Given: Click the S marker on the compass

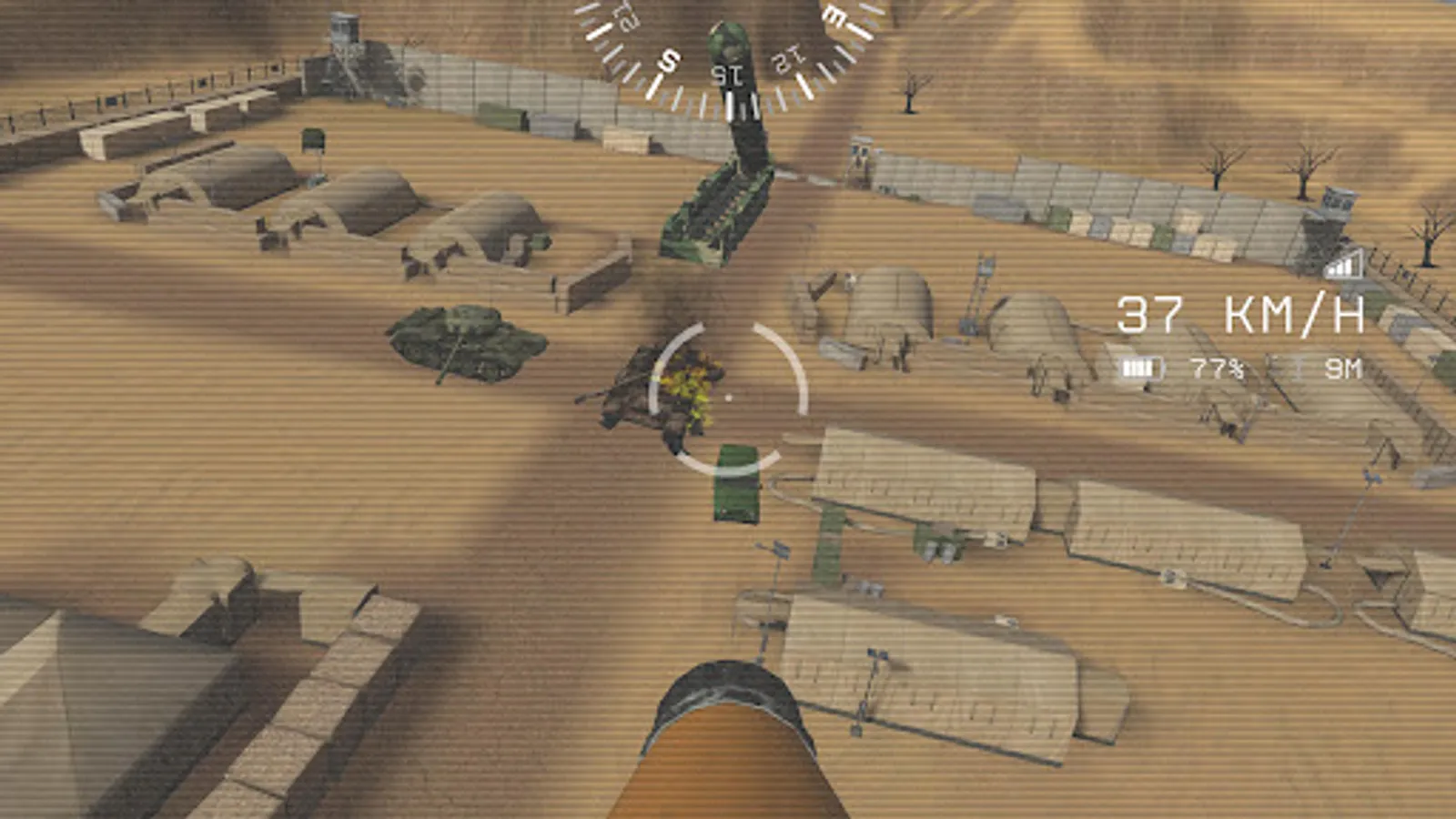Looking at the screenshot, I should click(668, 60).
